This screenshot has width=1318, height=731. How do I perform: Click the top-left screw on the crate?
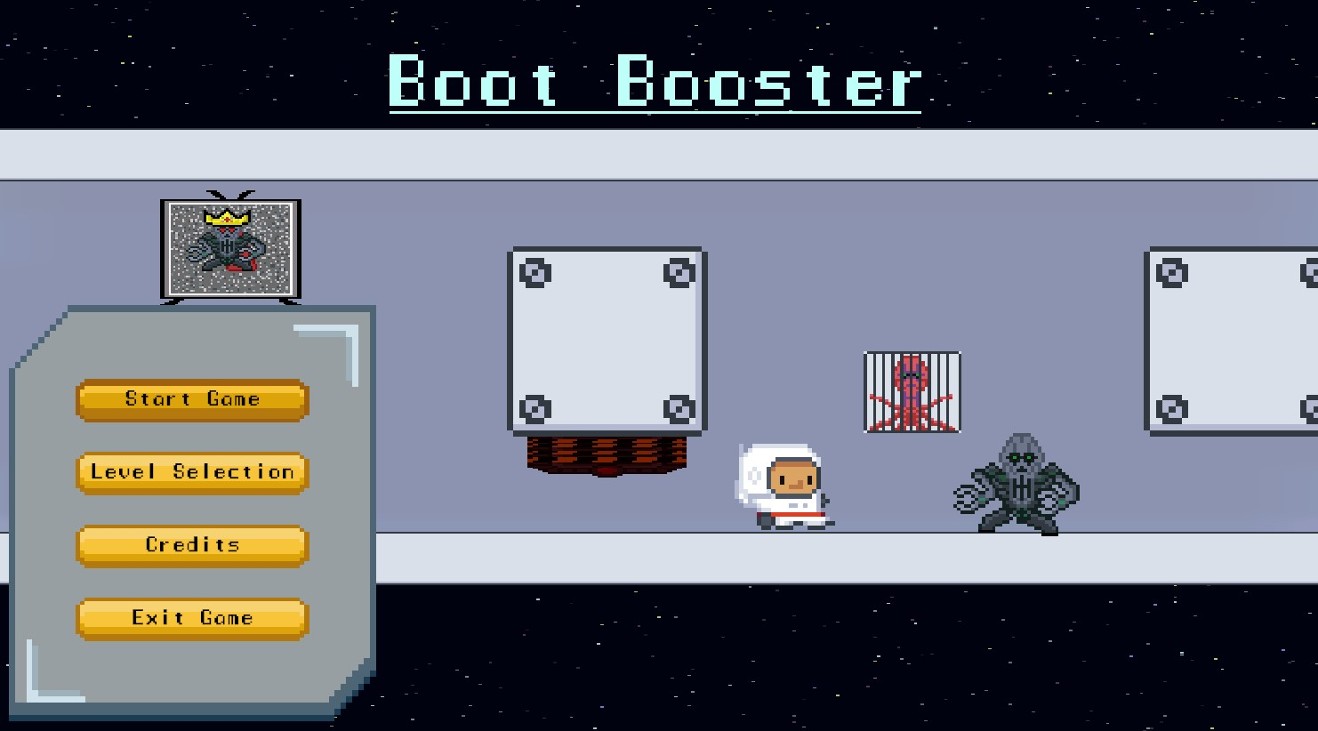pyautogui.click(x=537, y=270)
